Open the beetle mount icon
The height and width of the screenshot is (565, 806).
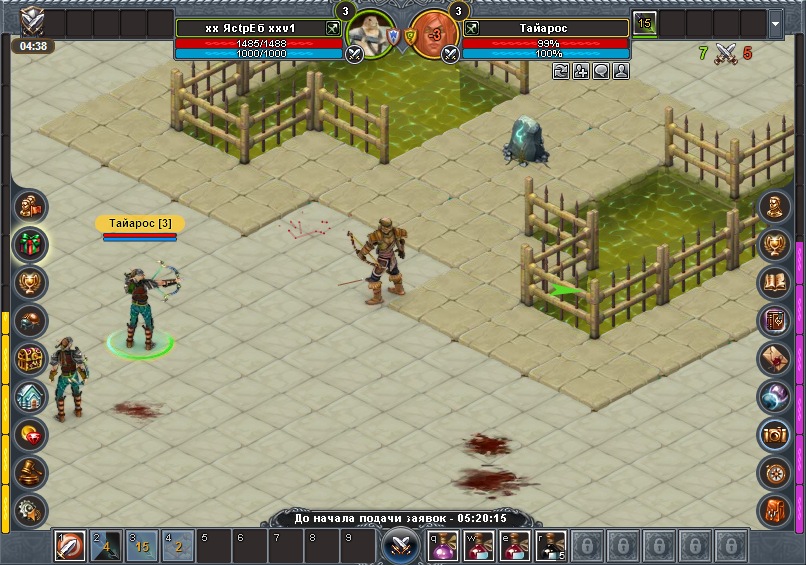31,320
